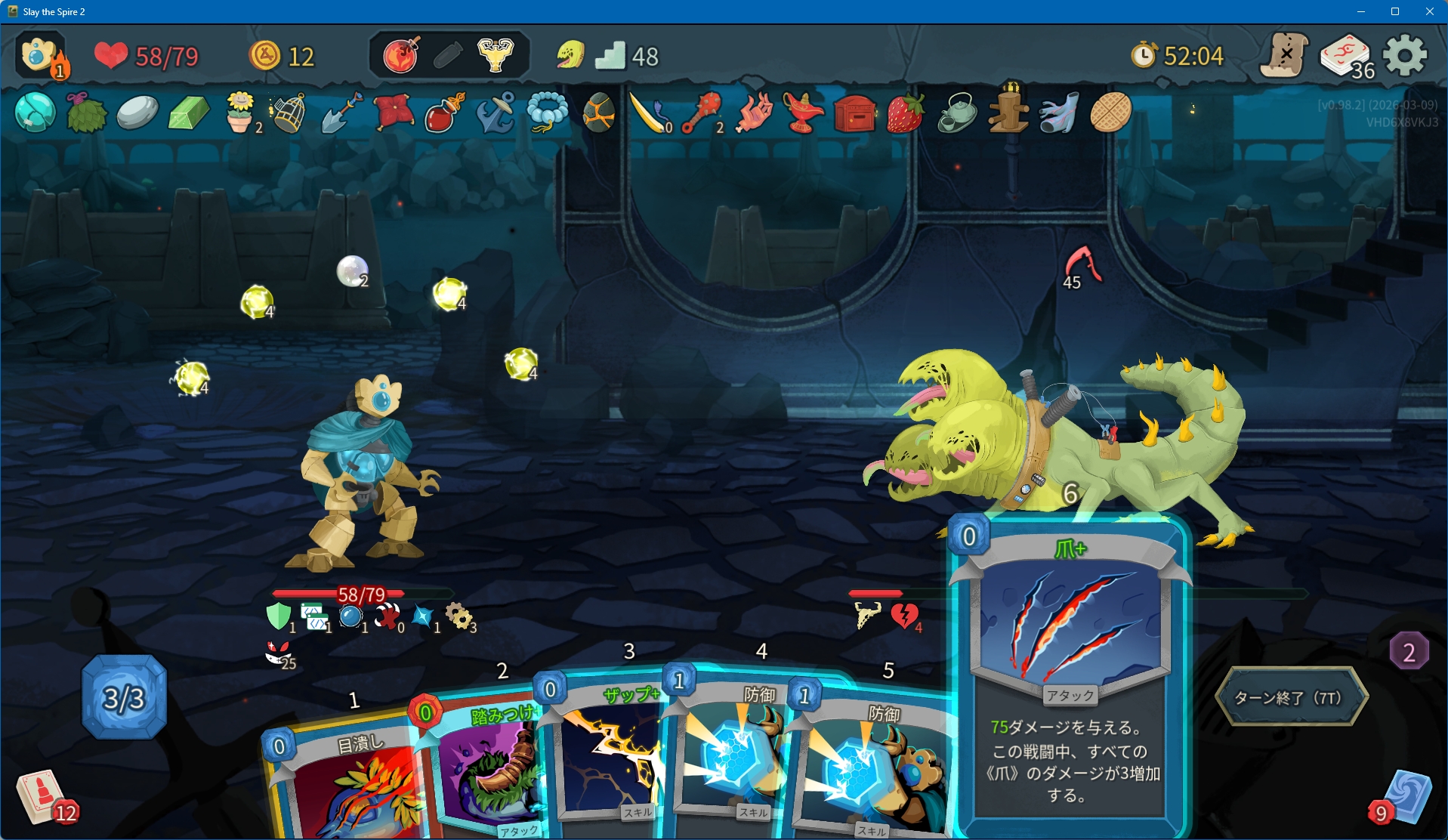Screen dimensions: 1448x840
Task: Open the purple exhaust pile counter
Action: coord(1409,651)
